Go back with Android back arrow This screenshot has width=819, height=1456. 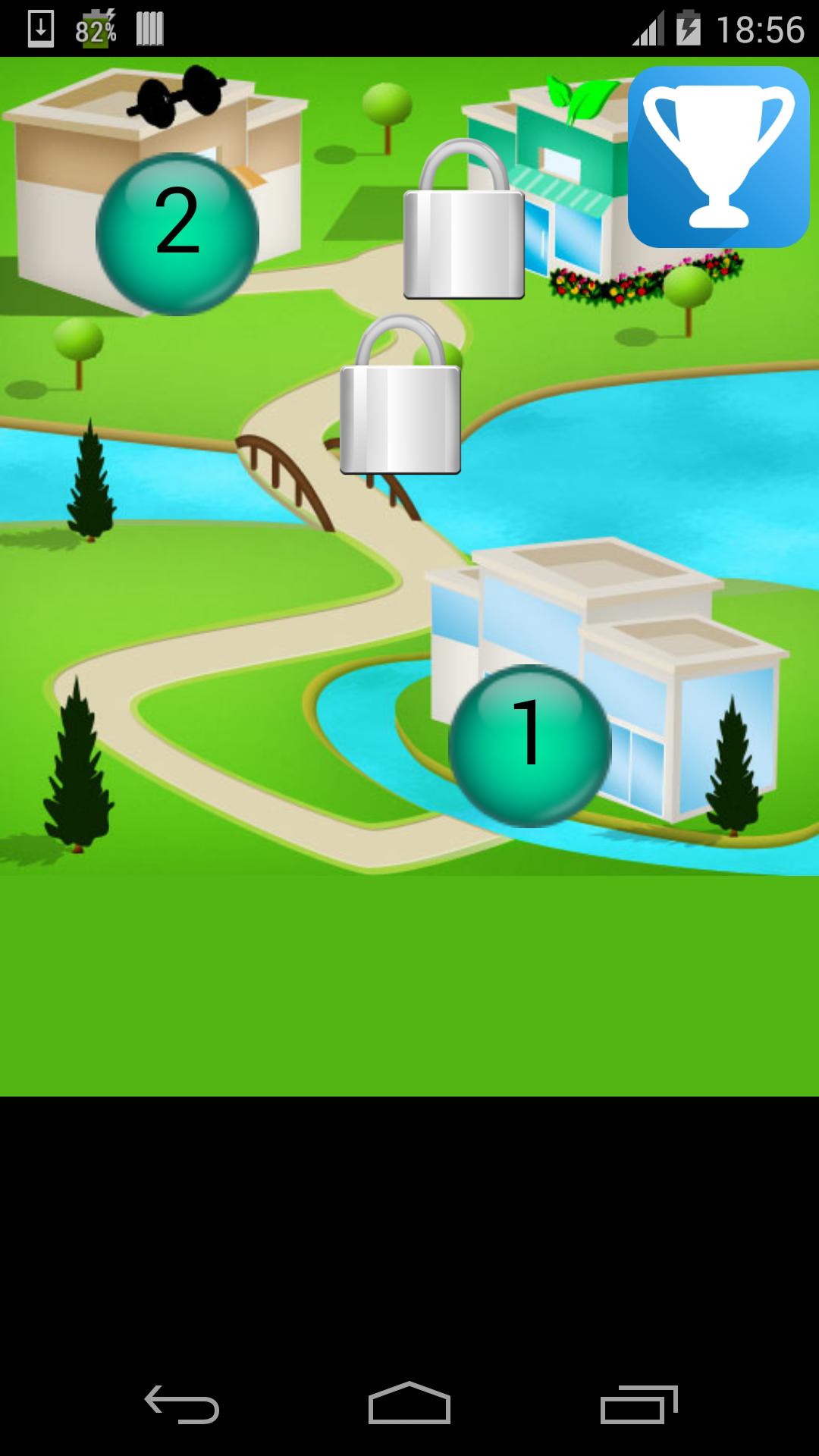[182, 1404]
